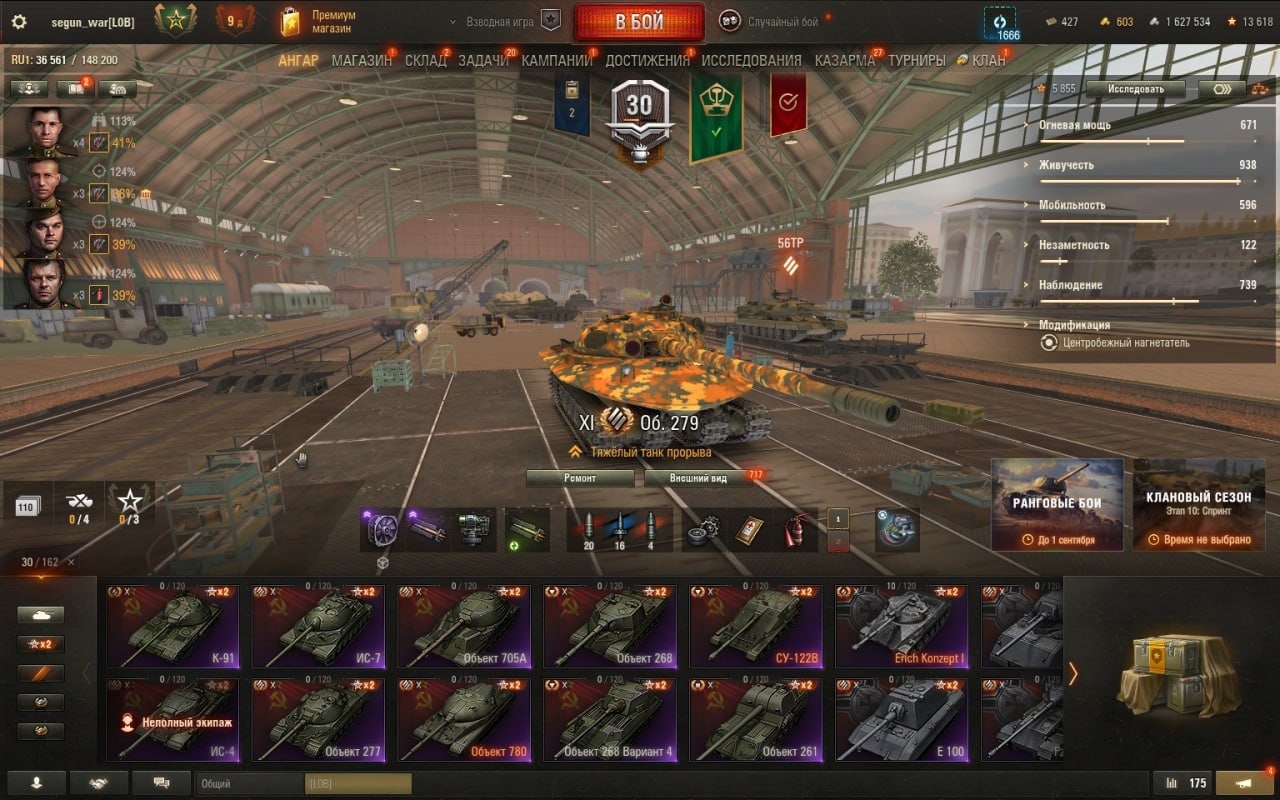Viewport: 1280px width, 800px height.
Task: Open the Случайный бой mode selector
Action: (x=782, y=21)
